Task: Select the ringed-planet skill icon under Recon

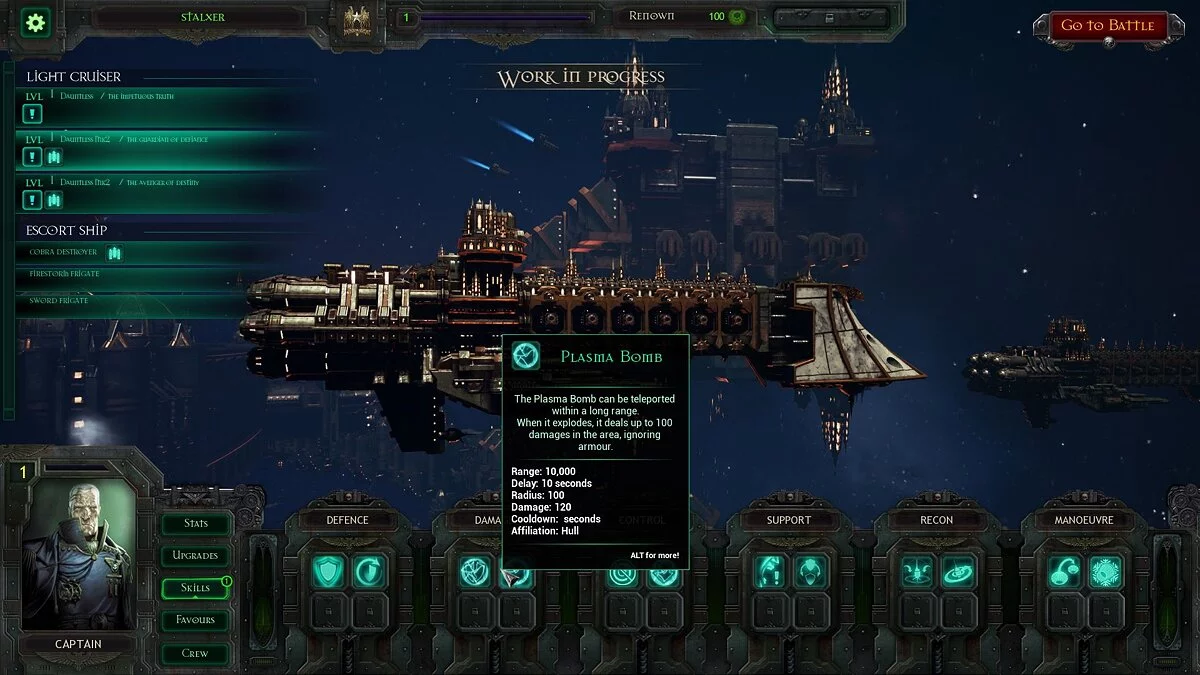Action: pos(958,571)
